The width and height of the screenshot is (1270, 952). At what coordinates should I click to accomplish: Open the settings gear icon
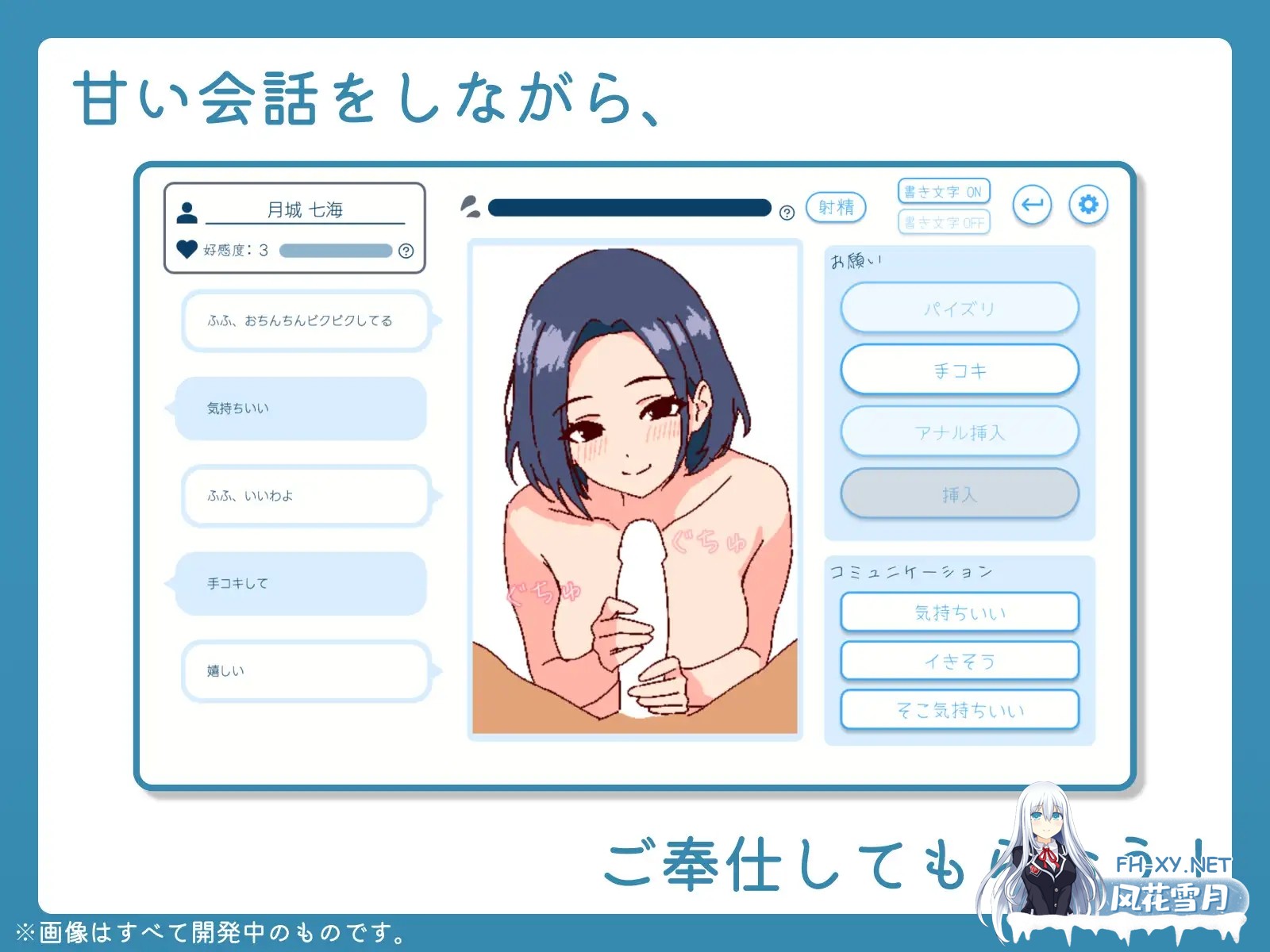pos(1089,205)
